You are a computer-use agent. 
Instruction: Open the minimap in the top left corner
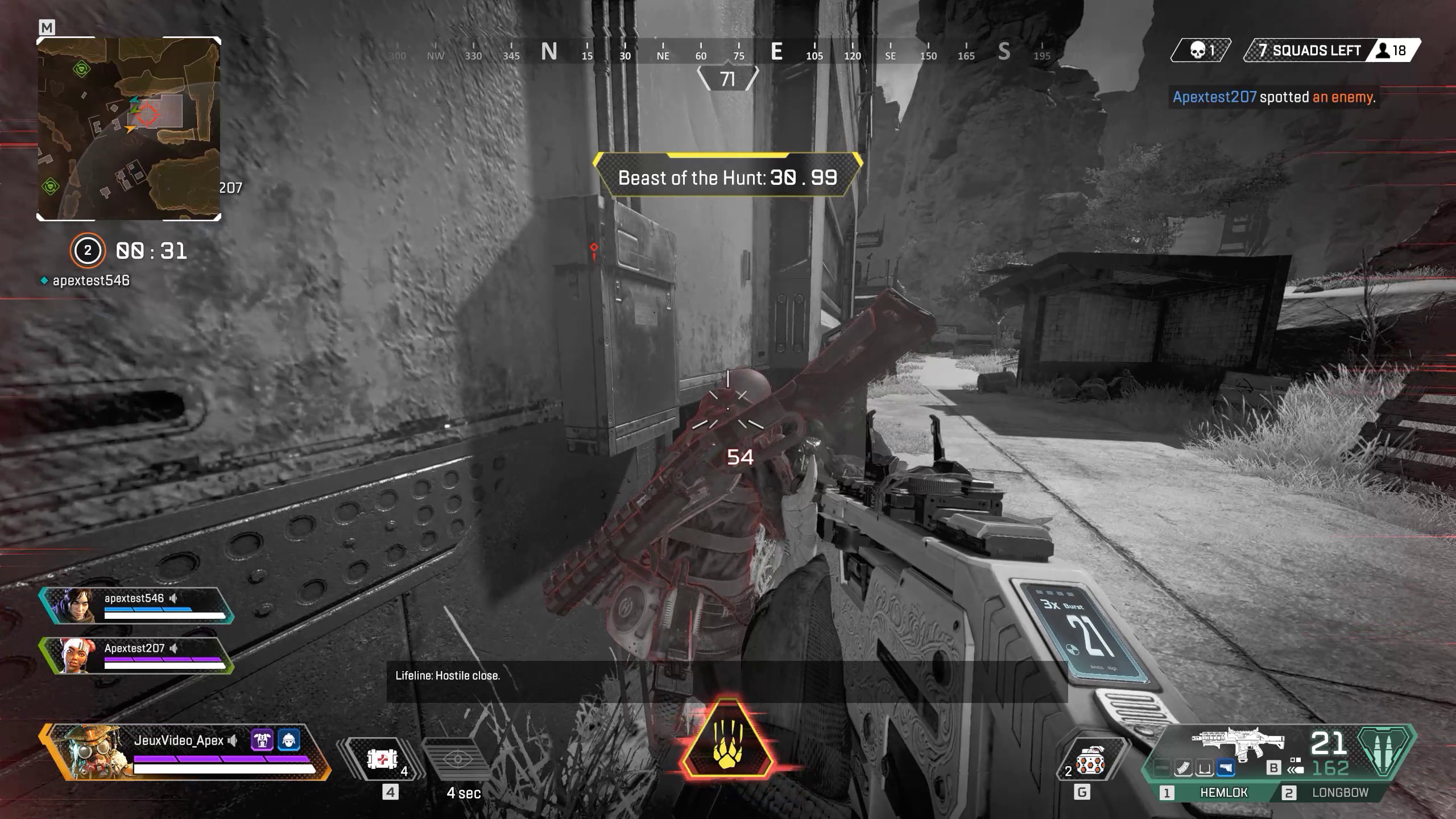[130, 131]
